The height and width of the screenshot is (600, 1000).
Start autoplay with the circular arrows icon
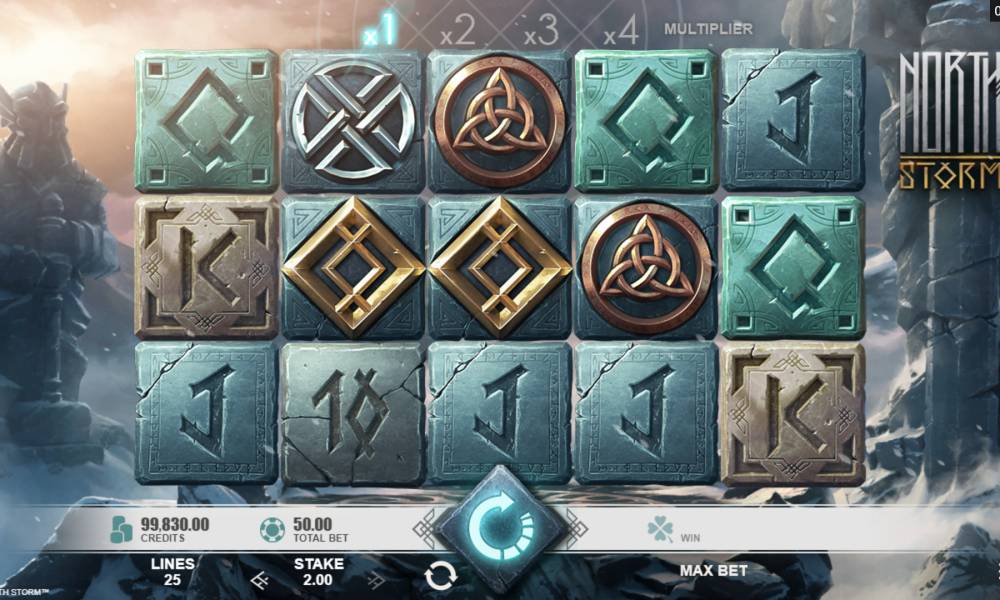[440, 575]
